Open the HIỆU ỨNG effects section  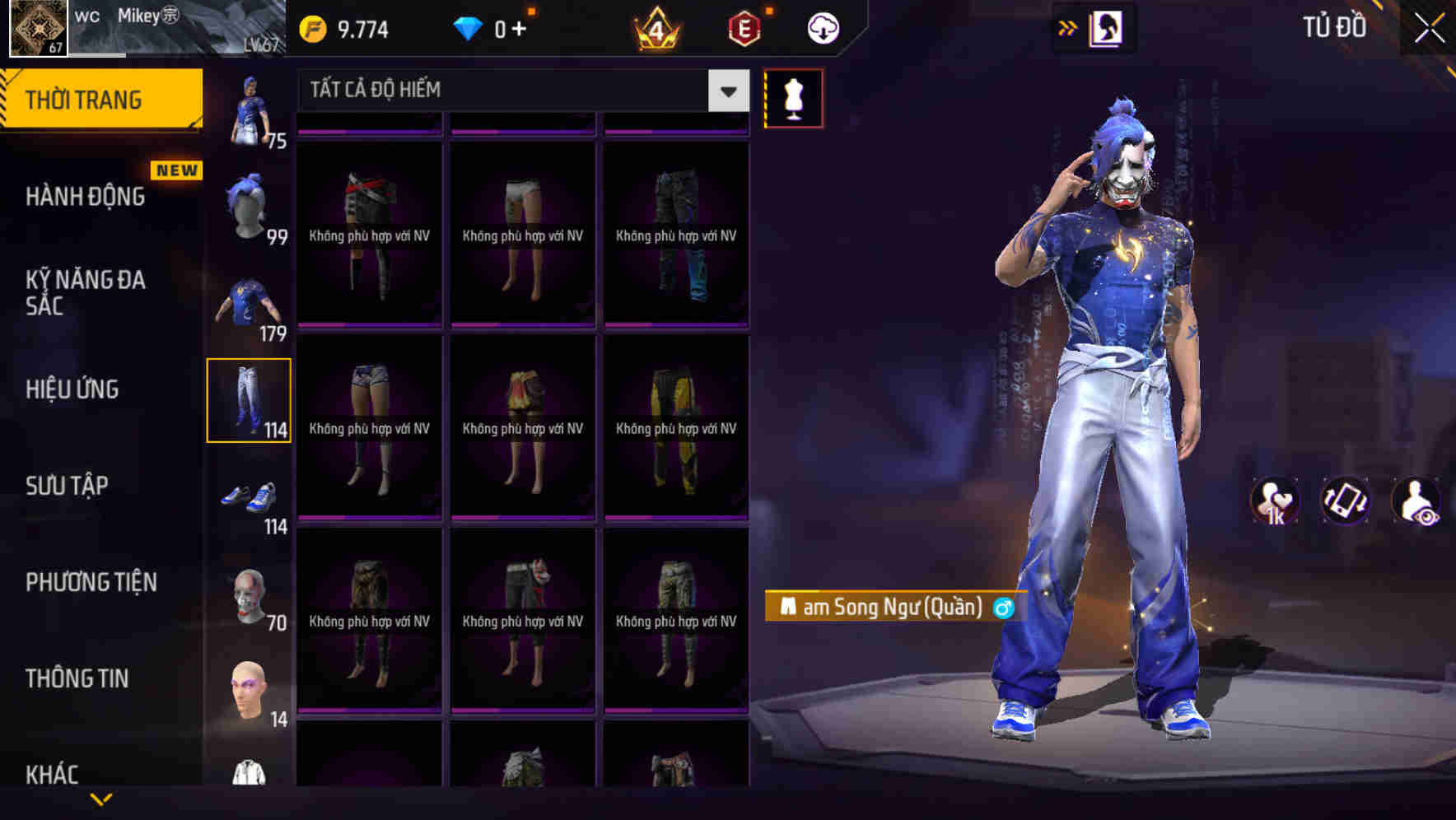click(73, 389)
